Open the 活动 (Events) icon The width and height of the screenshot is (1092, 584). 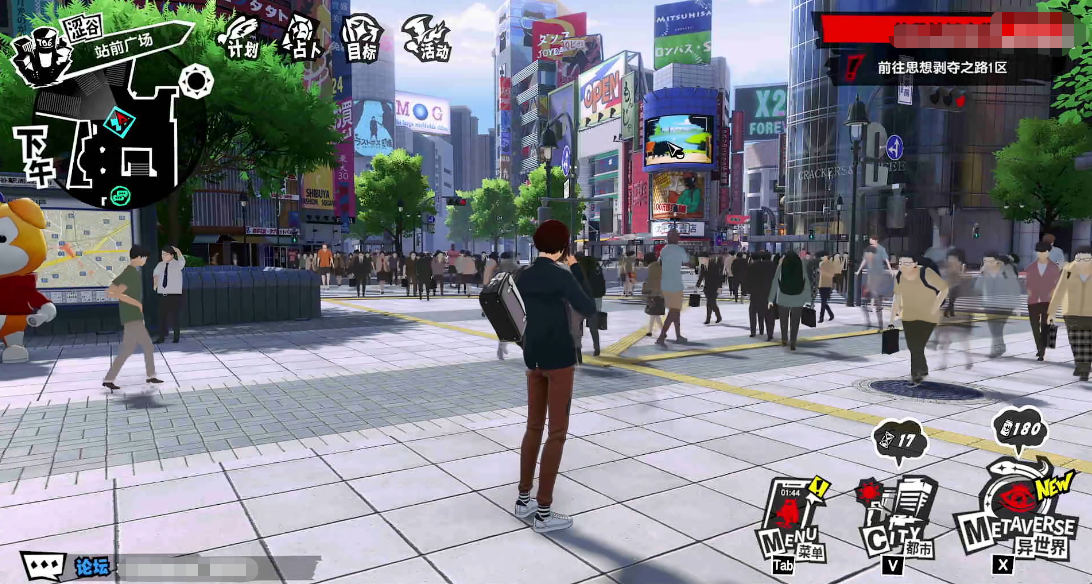[x=427, y=38]
